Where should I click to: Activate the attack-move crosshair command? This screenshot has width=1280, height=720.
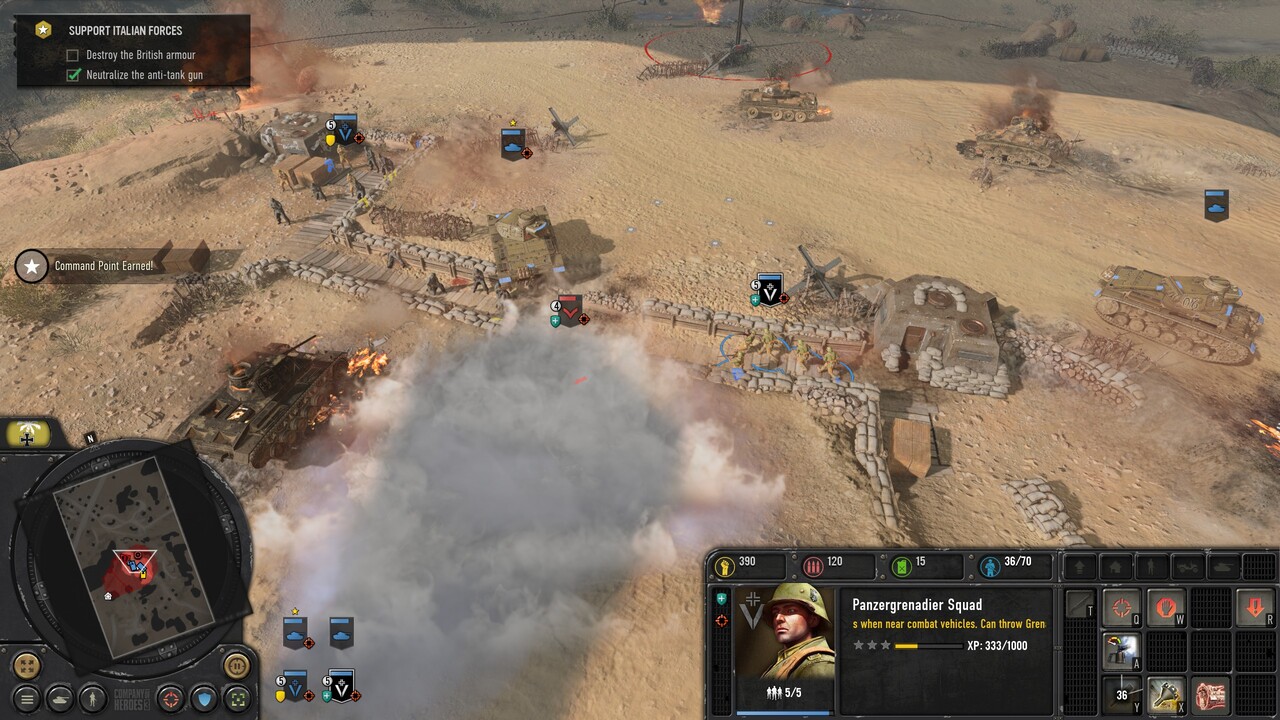[x=1122, y=607]
